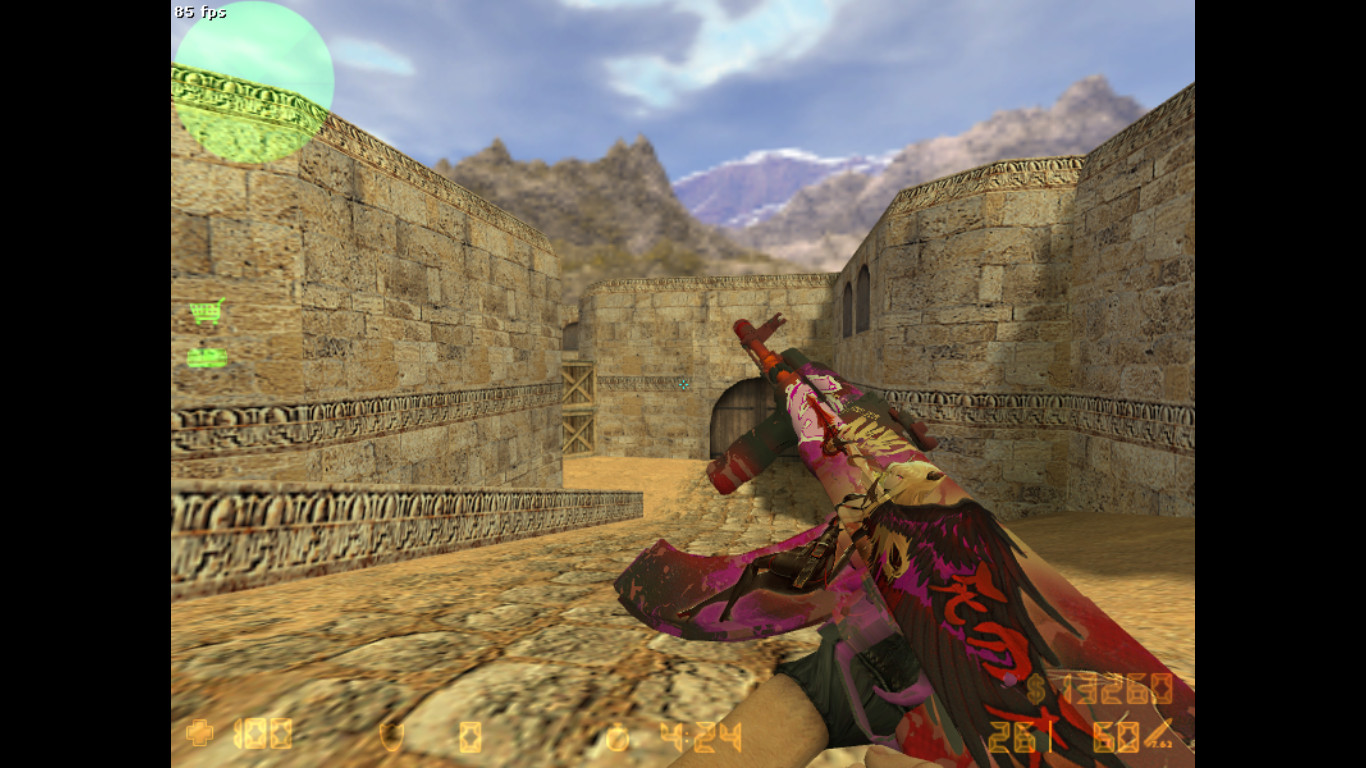The width and height of the screenshot is (1366, 768).
Task: Select the green C4 bomb icon
Action: click(207, 357)
